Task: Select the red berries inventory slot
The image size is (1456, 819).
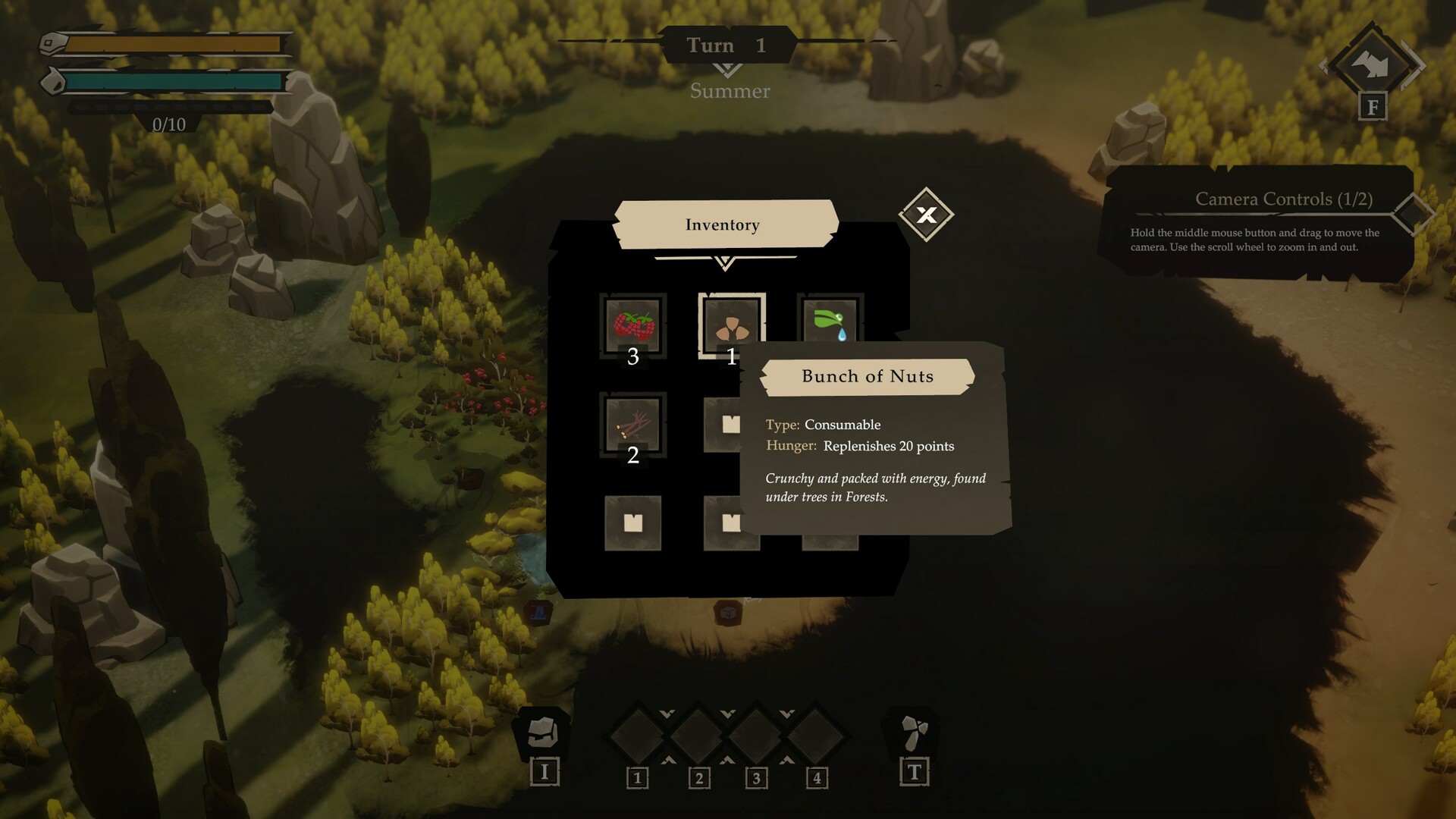Action: click(633, 326)
